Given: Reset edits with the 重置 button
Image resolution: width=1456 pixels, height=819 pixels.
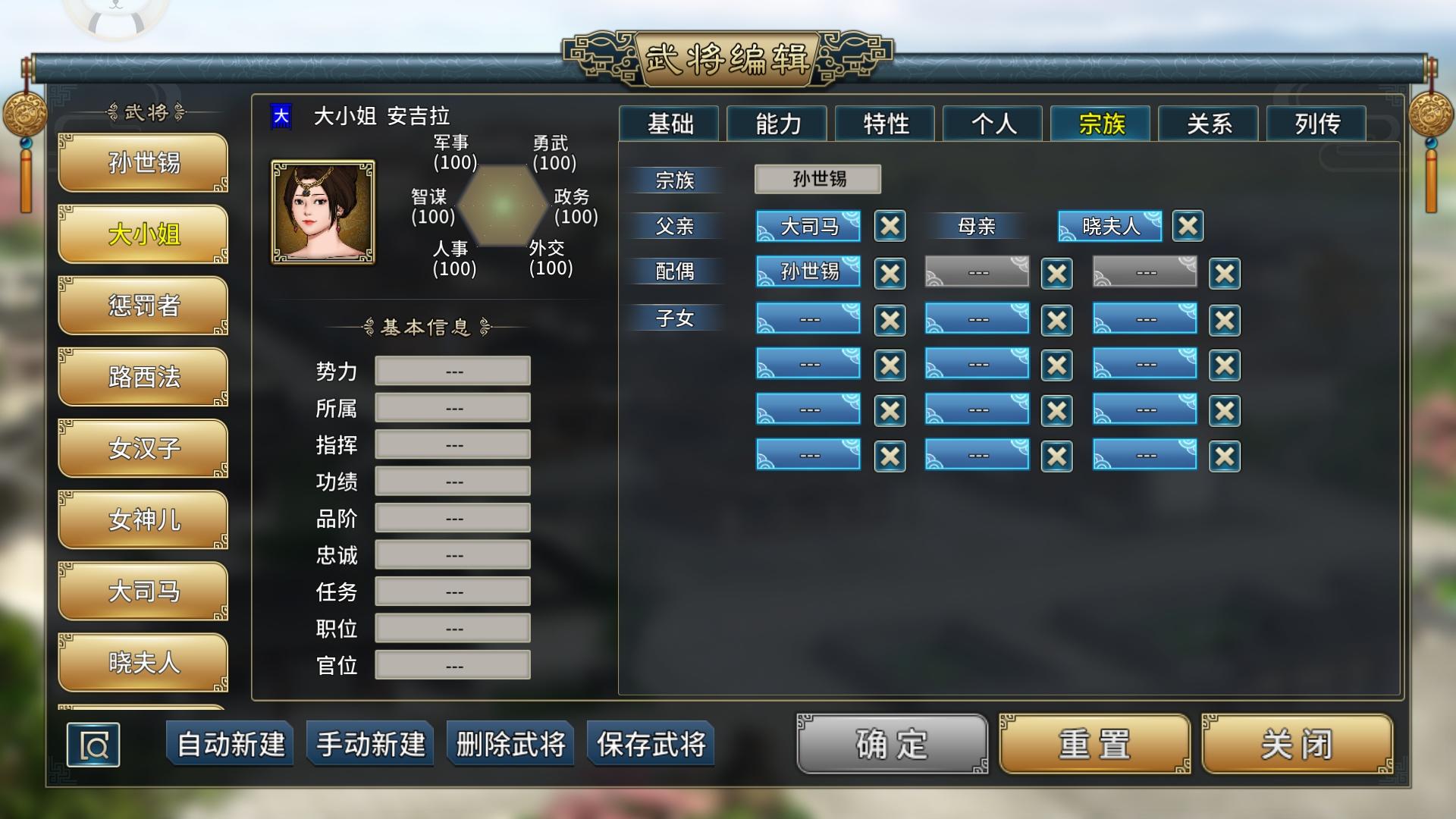Looking at the screenshot, I should (x=1092, y=745).
